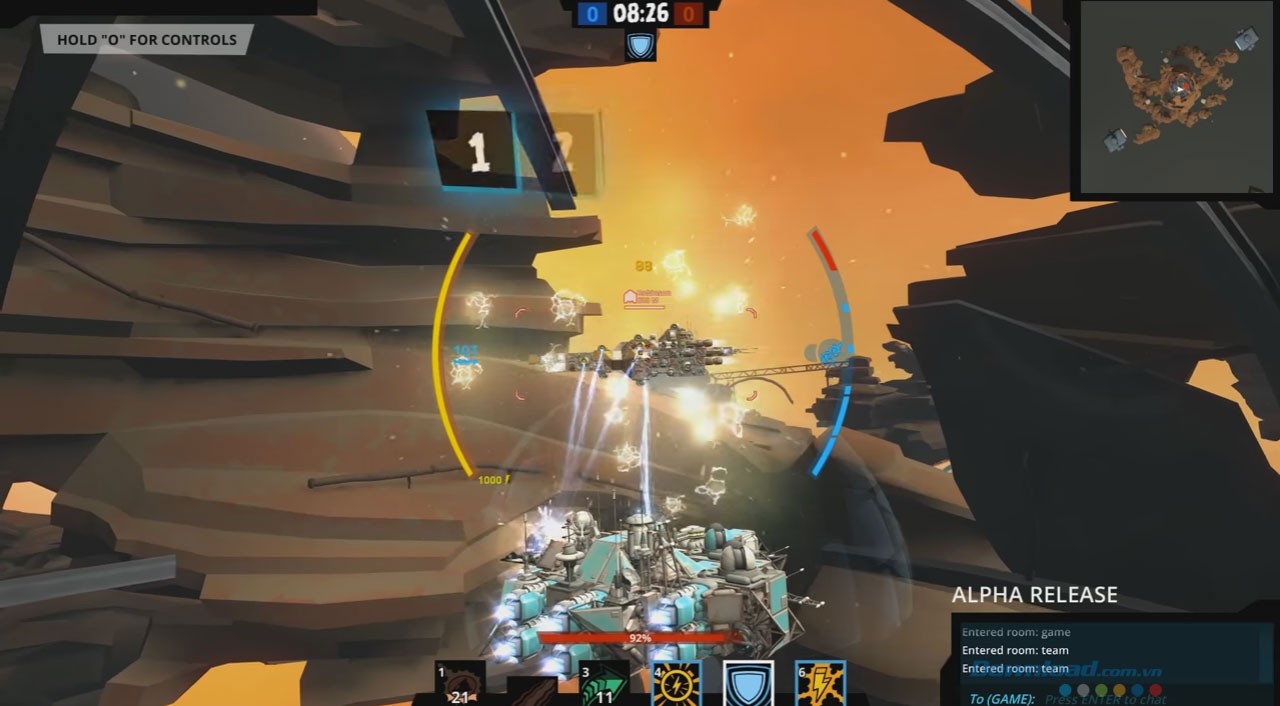Screen dimensions: 1280x706
Task: Use the lightning bolt gear ability
Action: [x=820, y=684]
